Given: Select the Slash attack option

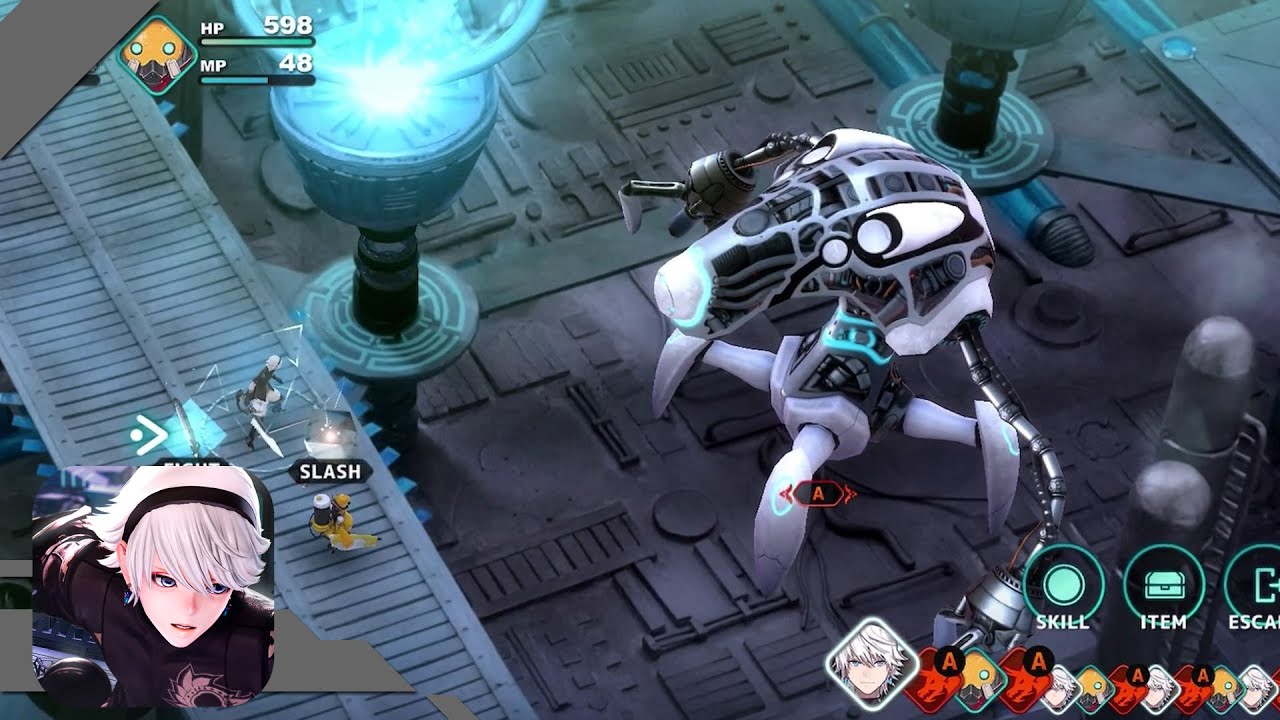Looking at the screenshot, I should [x=331, y=471].
